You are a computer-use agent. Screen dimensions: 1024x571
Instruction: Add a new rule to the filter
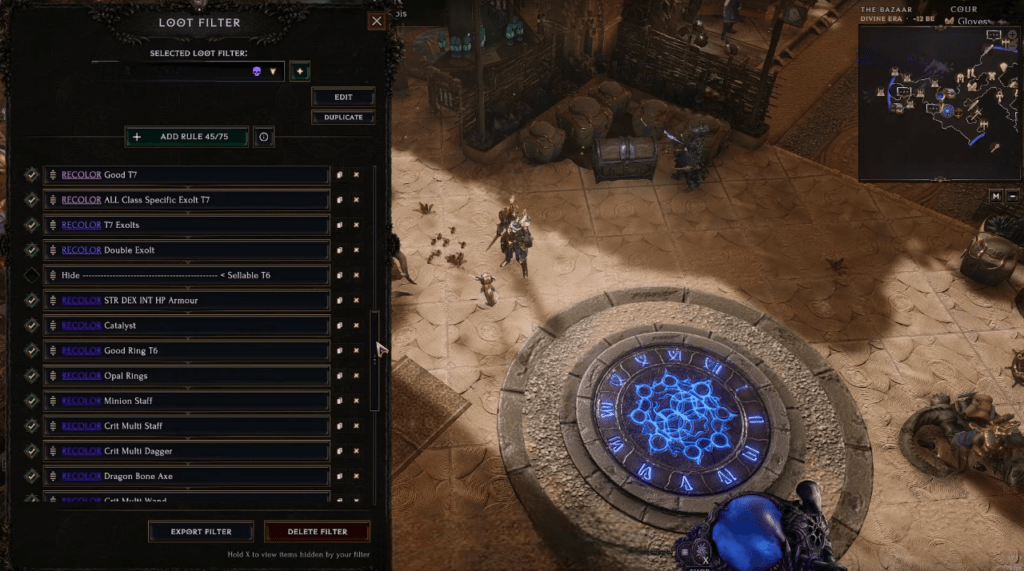(x=186, y=136)
